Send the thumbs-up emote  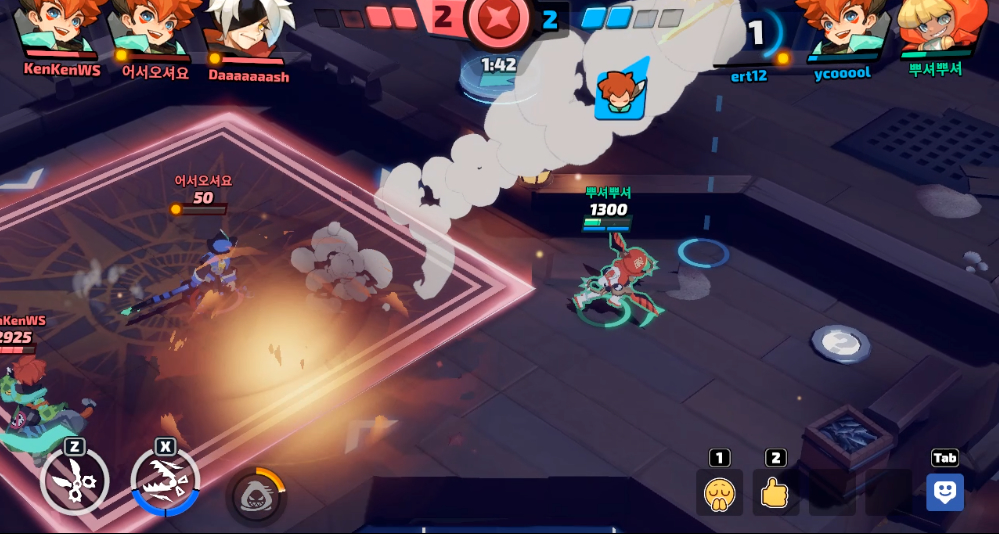tap(775, 492)
